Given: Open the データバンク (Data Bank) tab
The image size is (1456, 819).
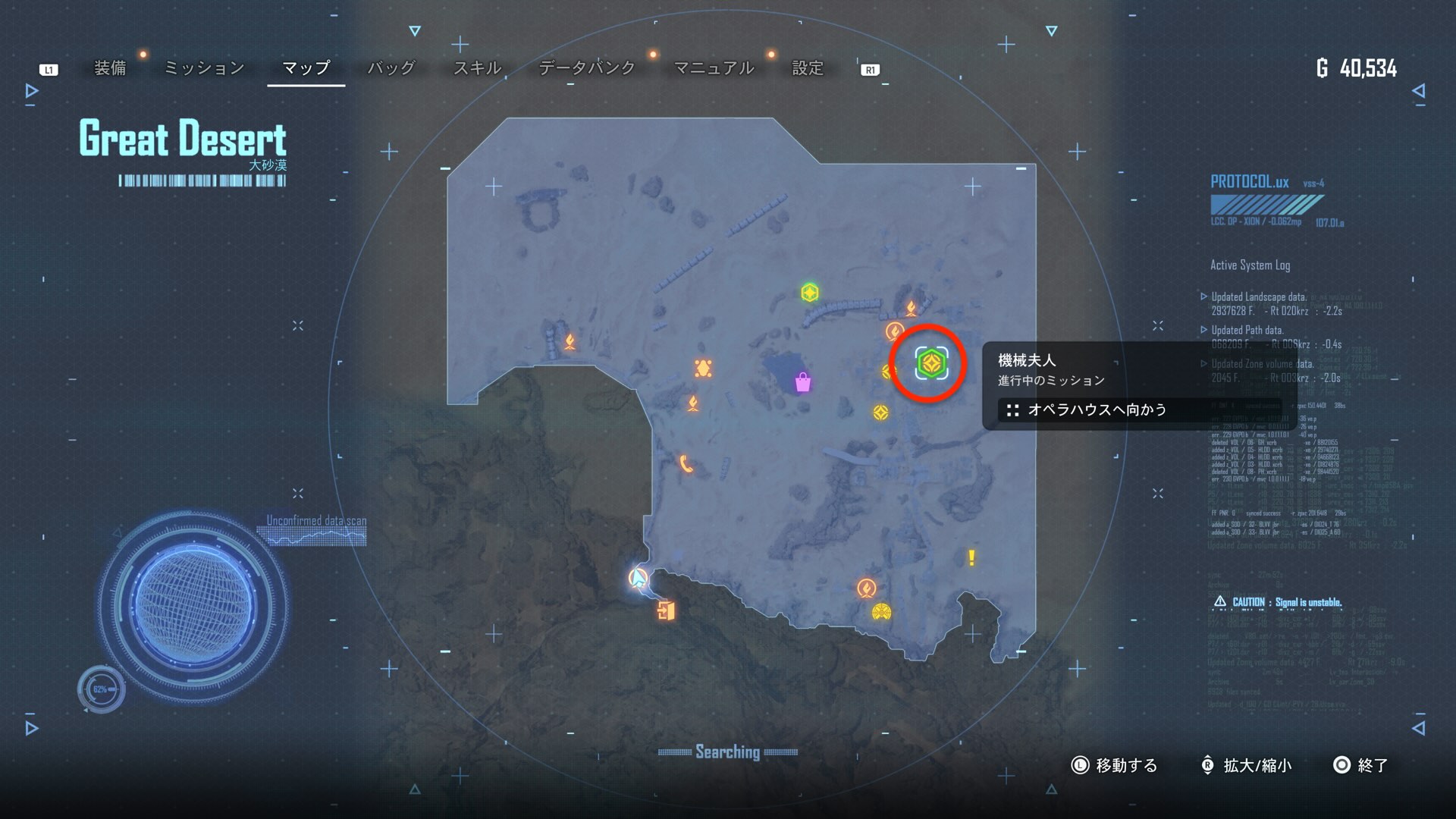Looking at the screenshot, I should [x=586, y=68].
